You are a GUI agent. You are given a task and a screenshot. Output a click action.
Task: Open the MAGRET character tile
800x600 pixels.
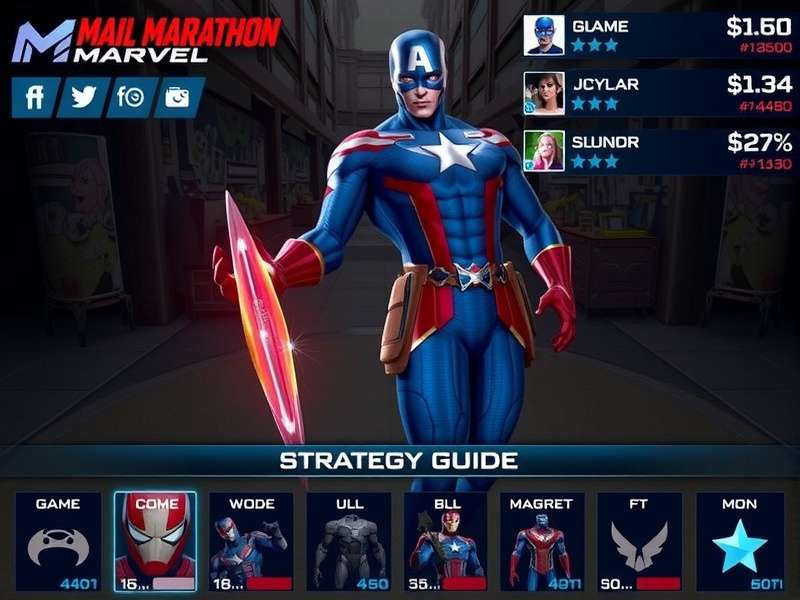(541, 541)
